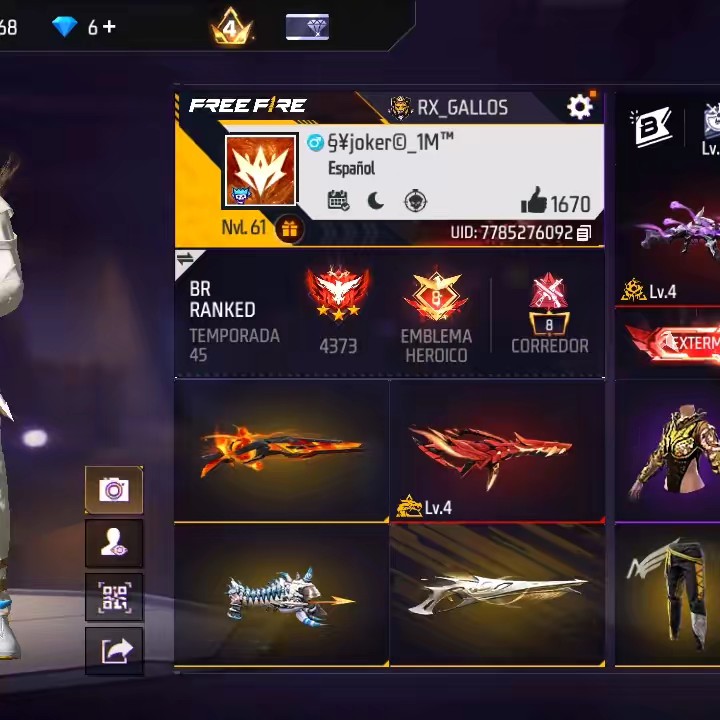Open the RX_GALLOS guild tag

[x=448, y=107]
